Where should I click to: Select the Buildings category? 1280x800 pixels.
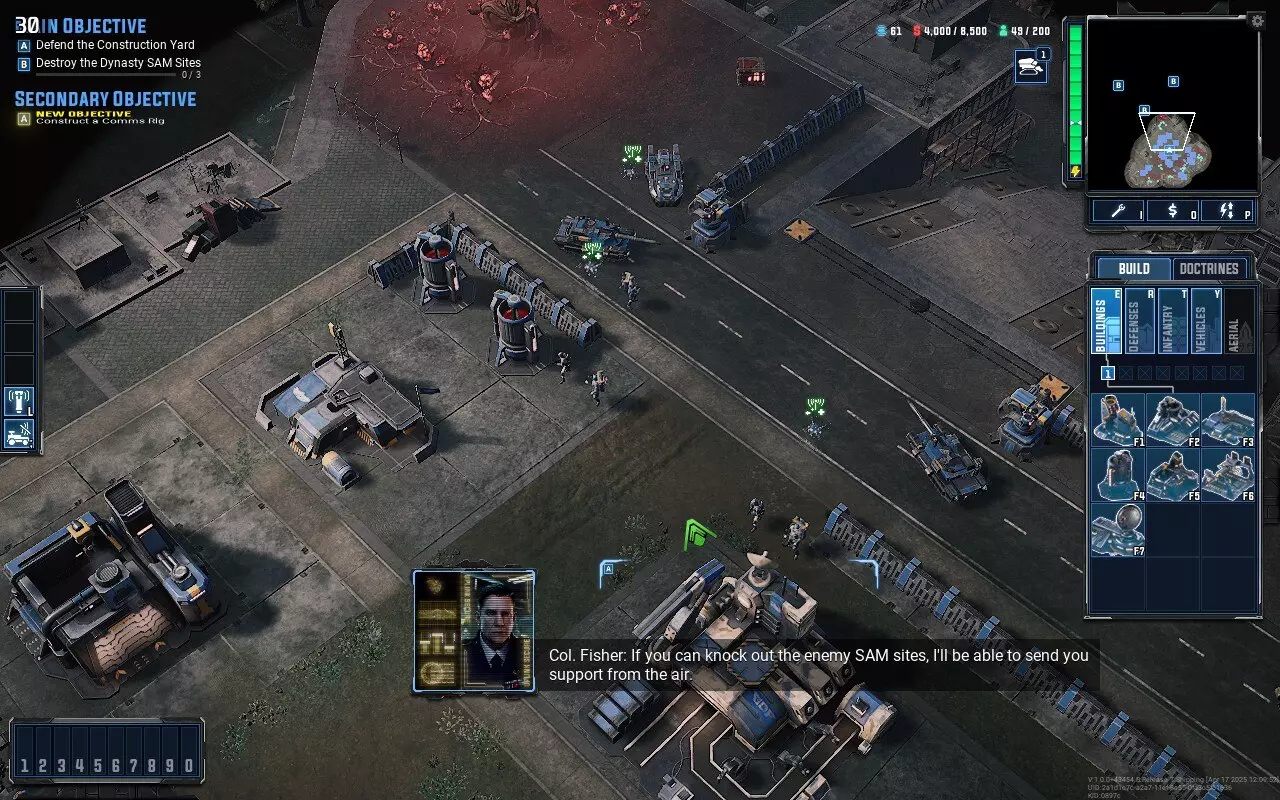(x=1105, y=321)
